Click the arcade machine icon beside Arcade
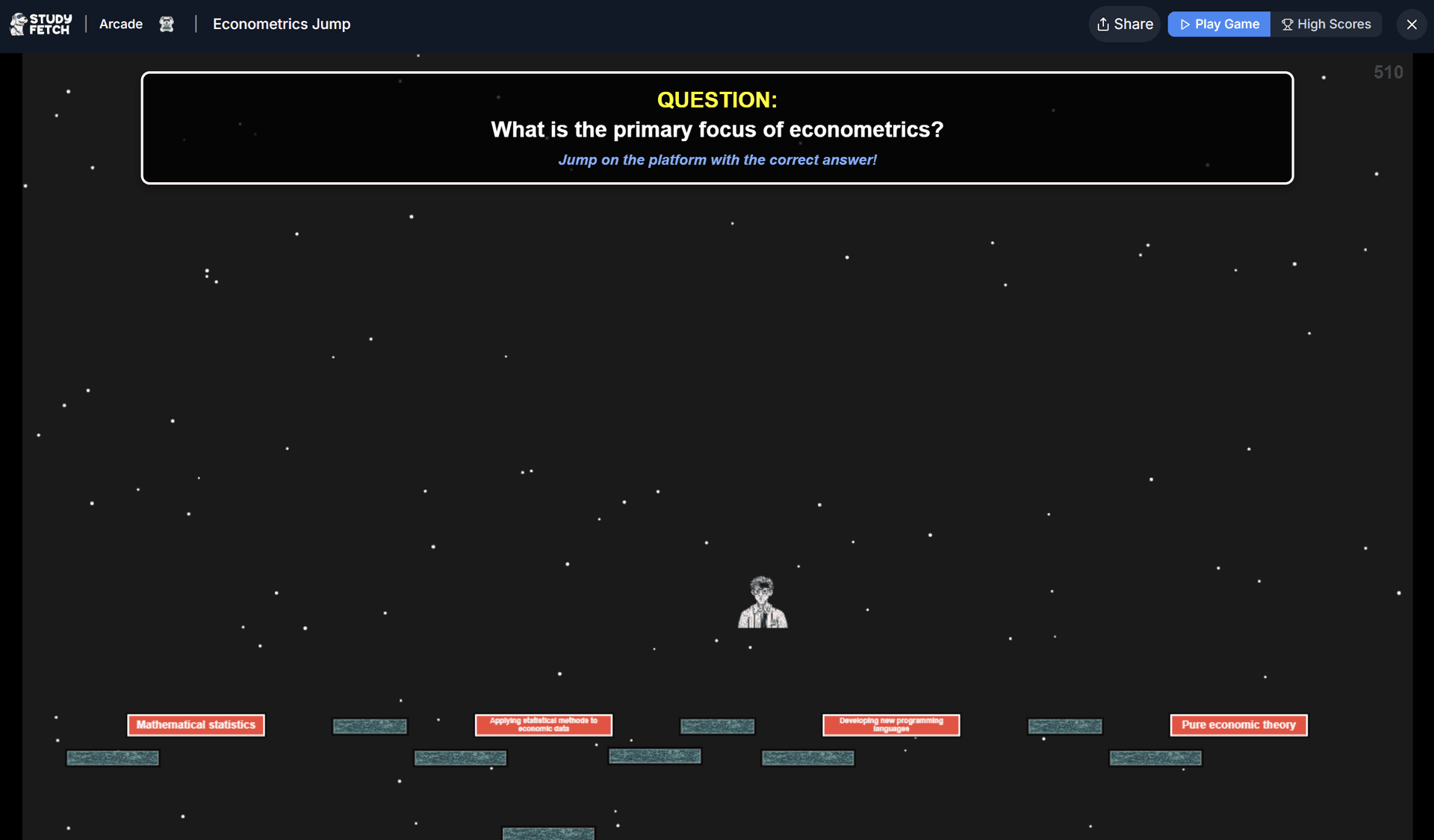This screenshot has height=840, width=1434. tap(166, 24)
